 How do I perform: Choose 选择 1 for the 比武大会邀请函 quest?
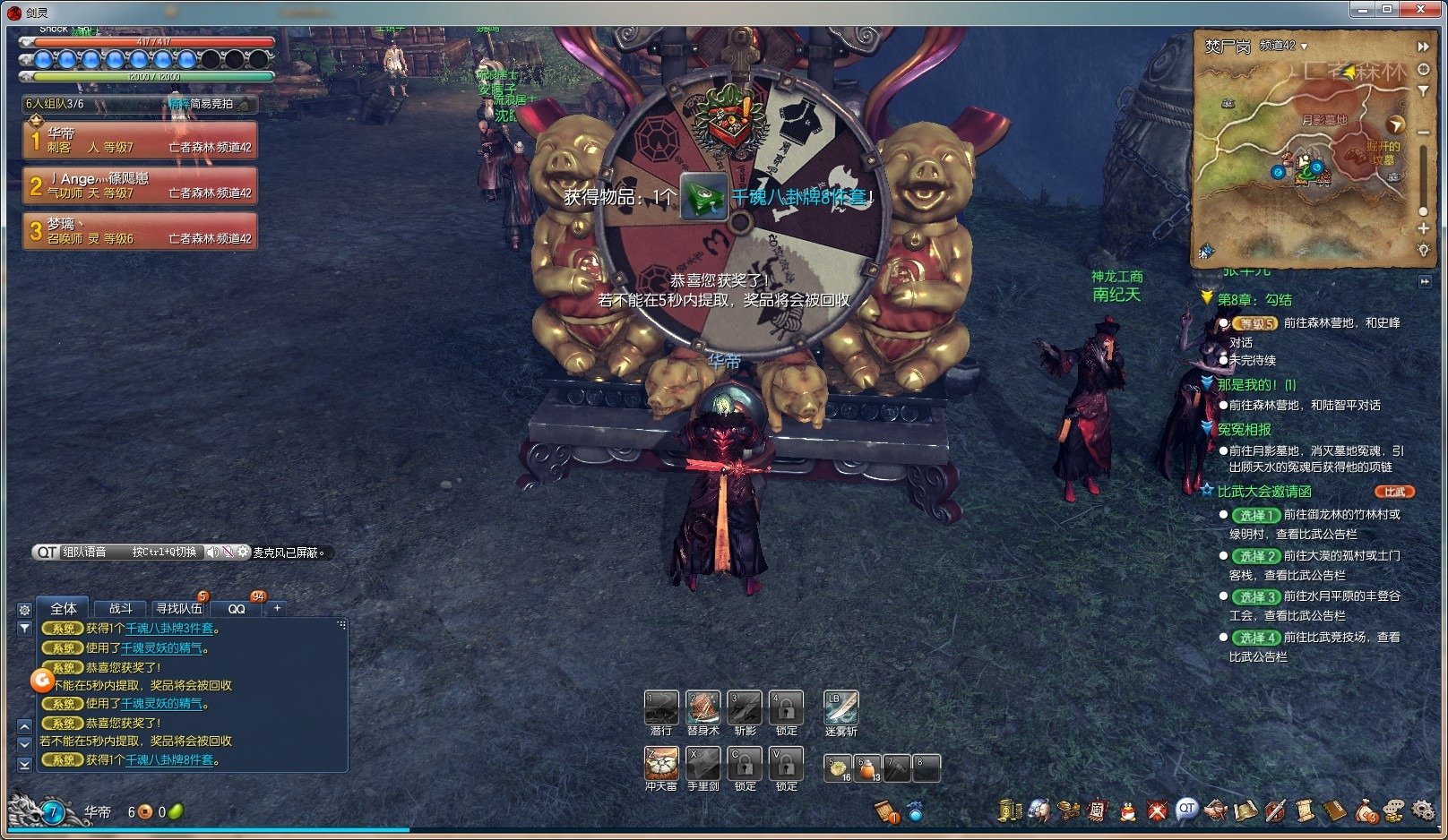click(1254, 515)
